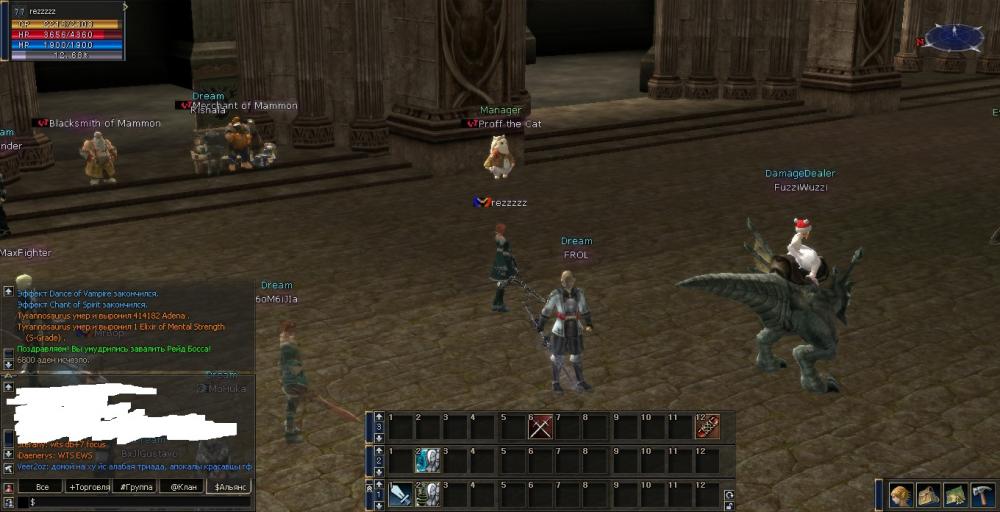Click the rezzzzz player status panel
Image resolution: width=1000 pixels, height=512 pixels.
(x=63, y=32)
